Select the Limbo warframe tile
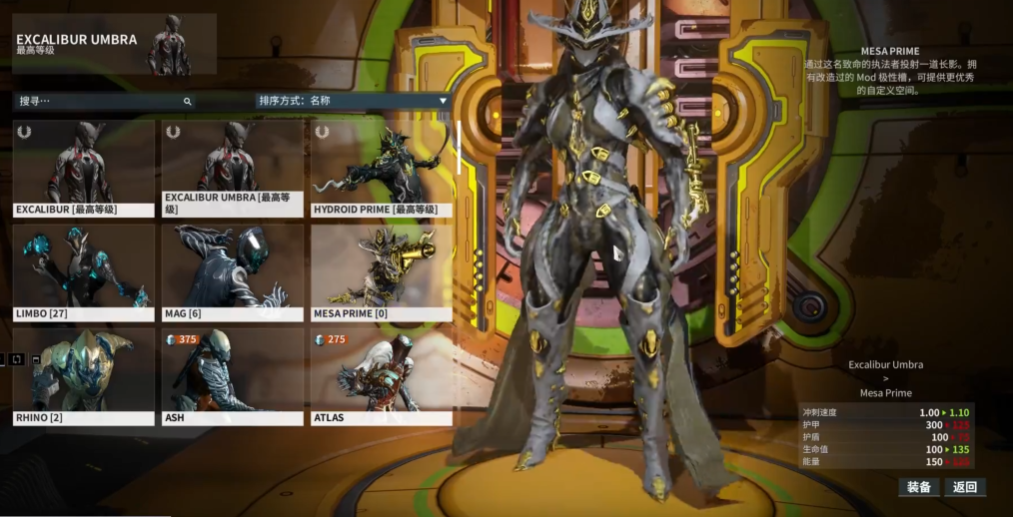Image resolution: width=1013 pixels, height=517 pixels. tap(84, 272)
